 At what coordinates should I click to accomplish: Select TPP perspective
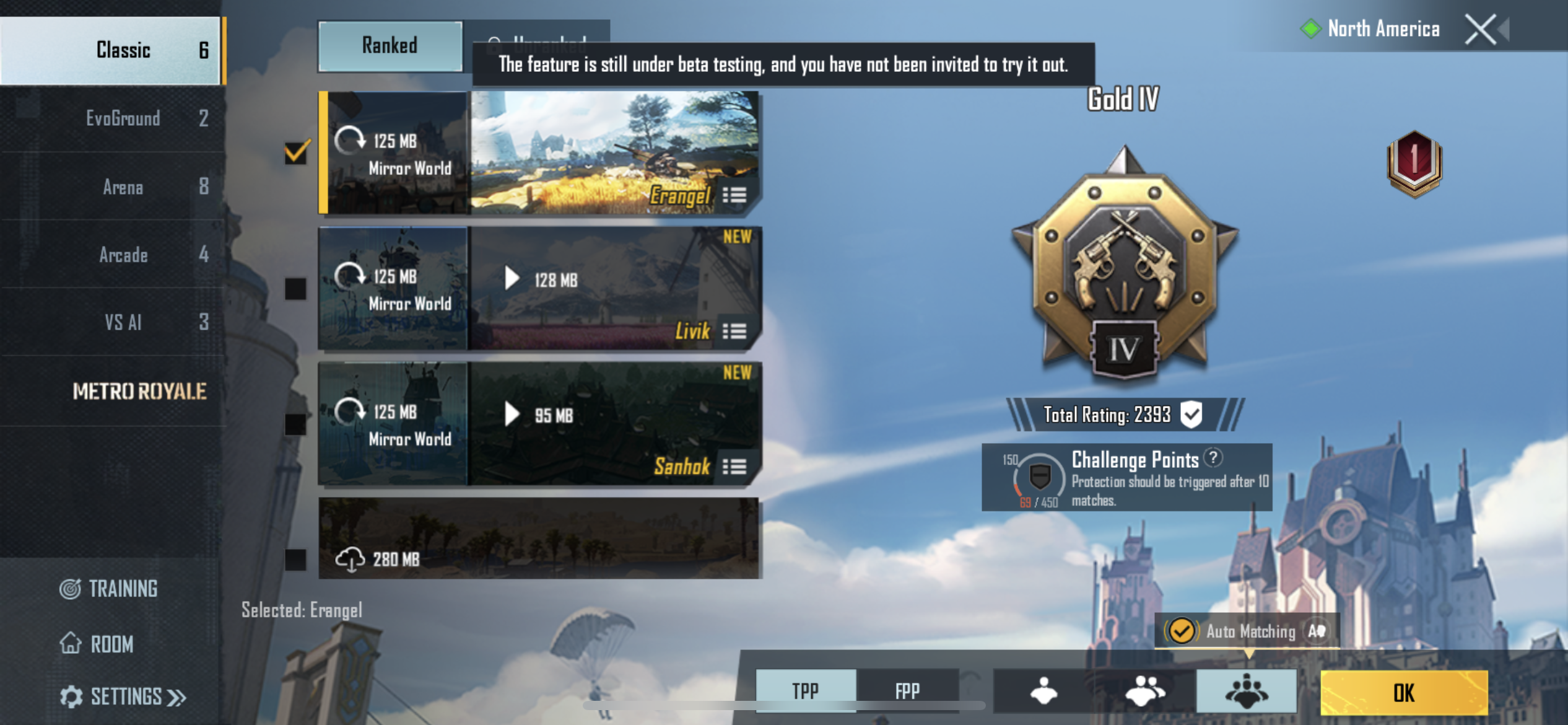coord(805,690)
